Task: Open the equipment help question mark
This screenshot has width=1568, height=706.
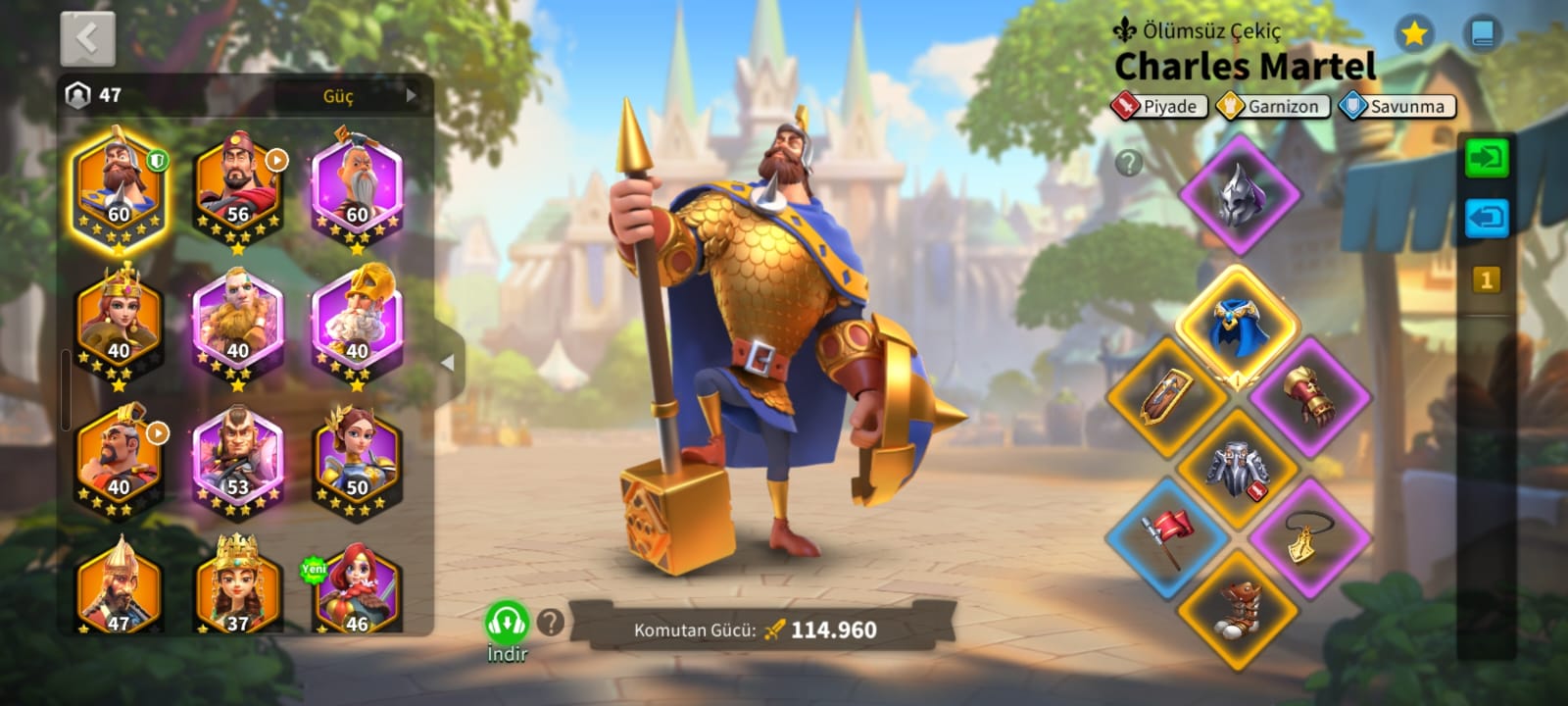Action: [x=1129, y=163]
